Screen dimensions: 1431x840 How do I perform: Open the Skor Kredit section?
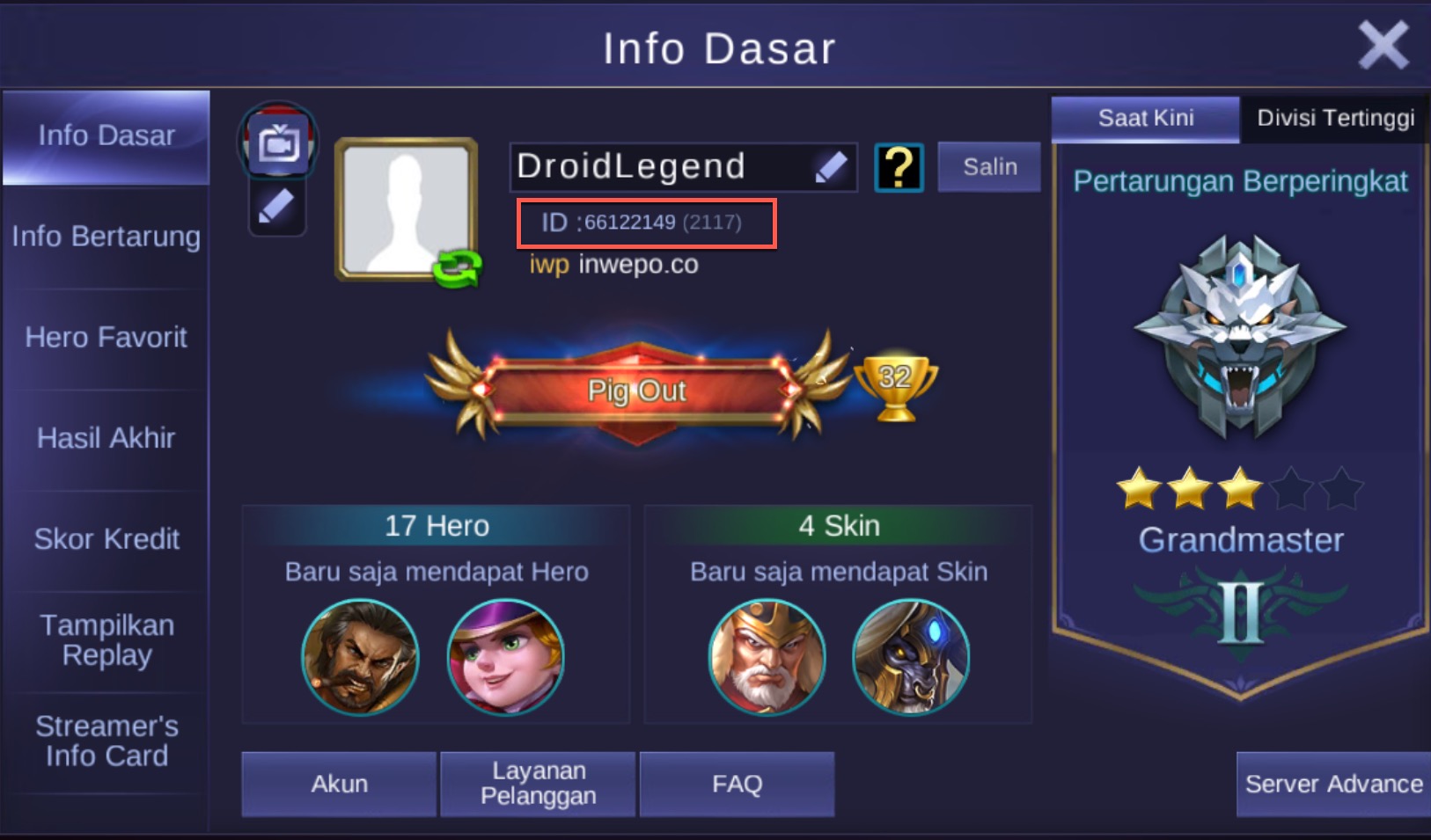tap(106, 538)
